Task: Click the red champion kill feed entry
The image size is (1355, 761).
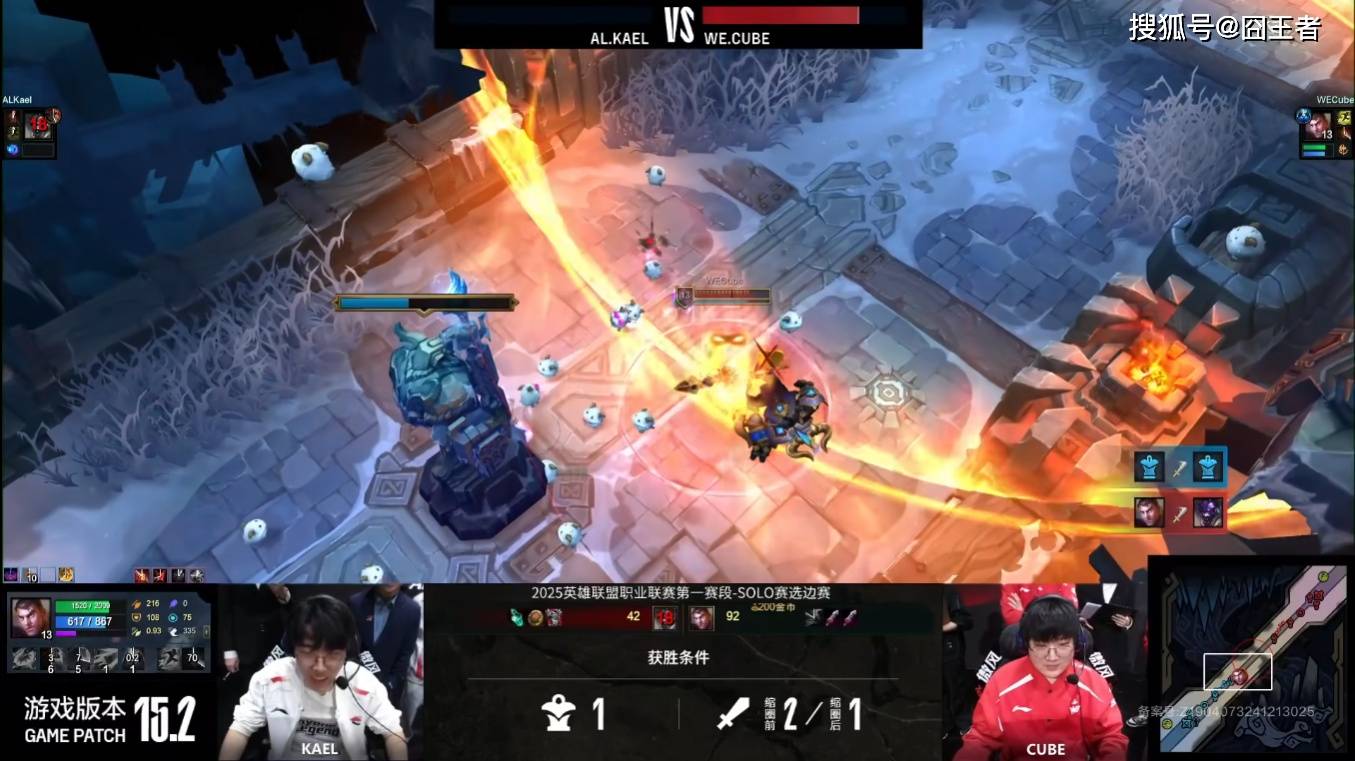Action: tap(1179, 513)
